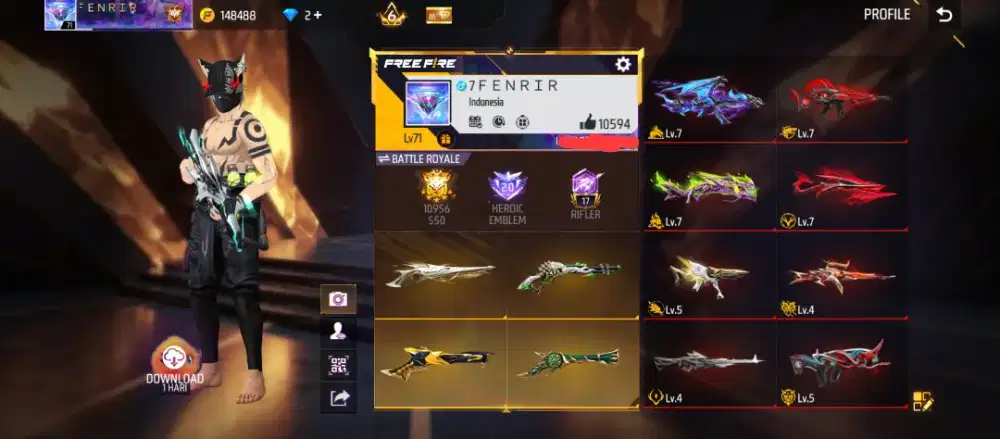
Task: Go back using the return arrow
Action: click(944, 14)
